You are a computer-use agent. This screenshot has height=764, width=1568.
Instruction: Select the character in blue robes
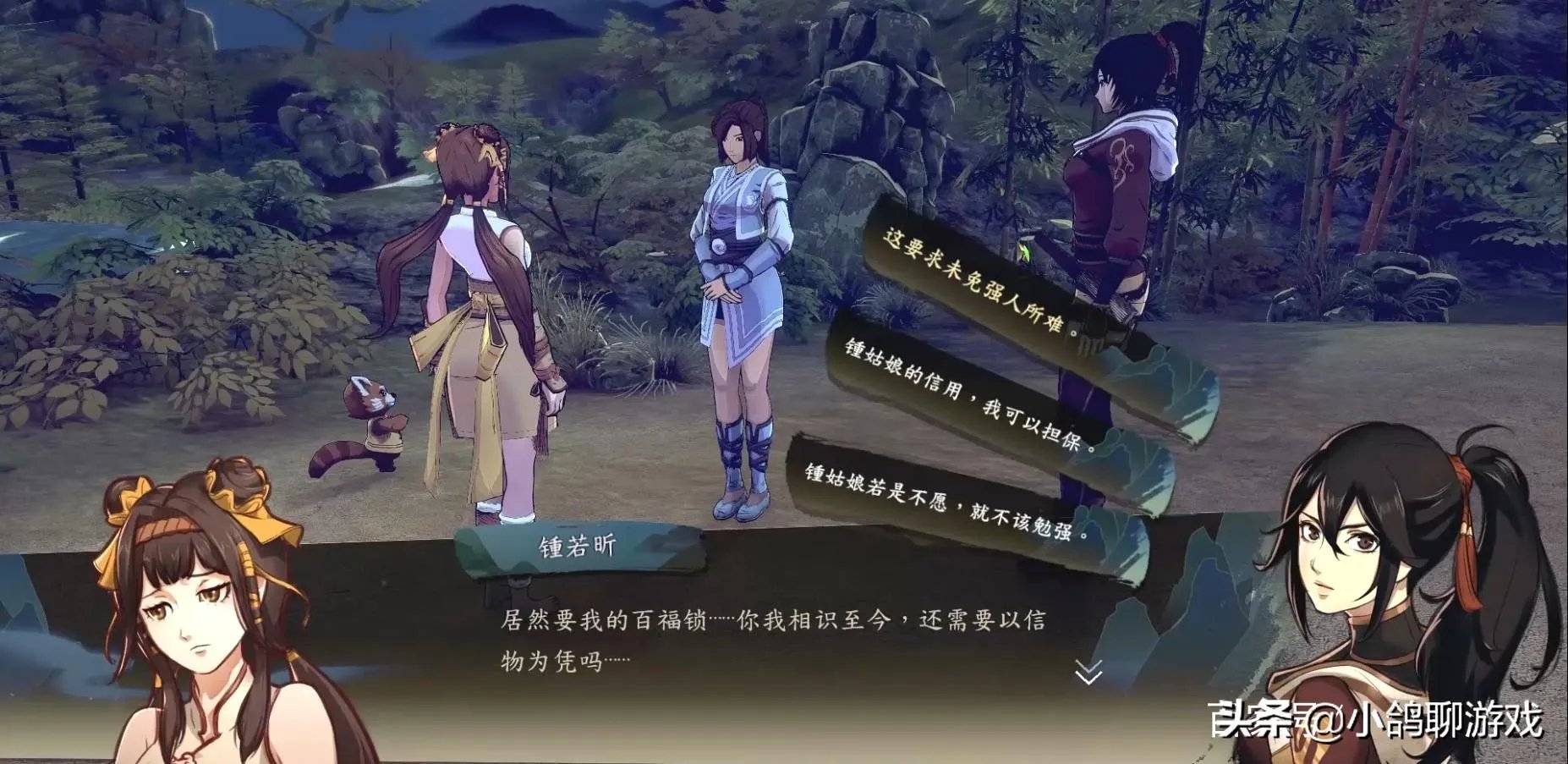[740, 279]
